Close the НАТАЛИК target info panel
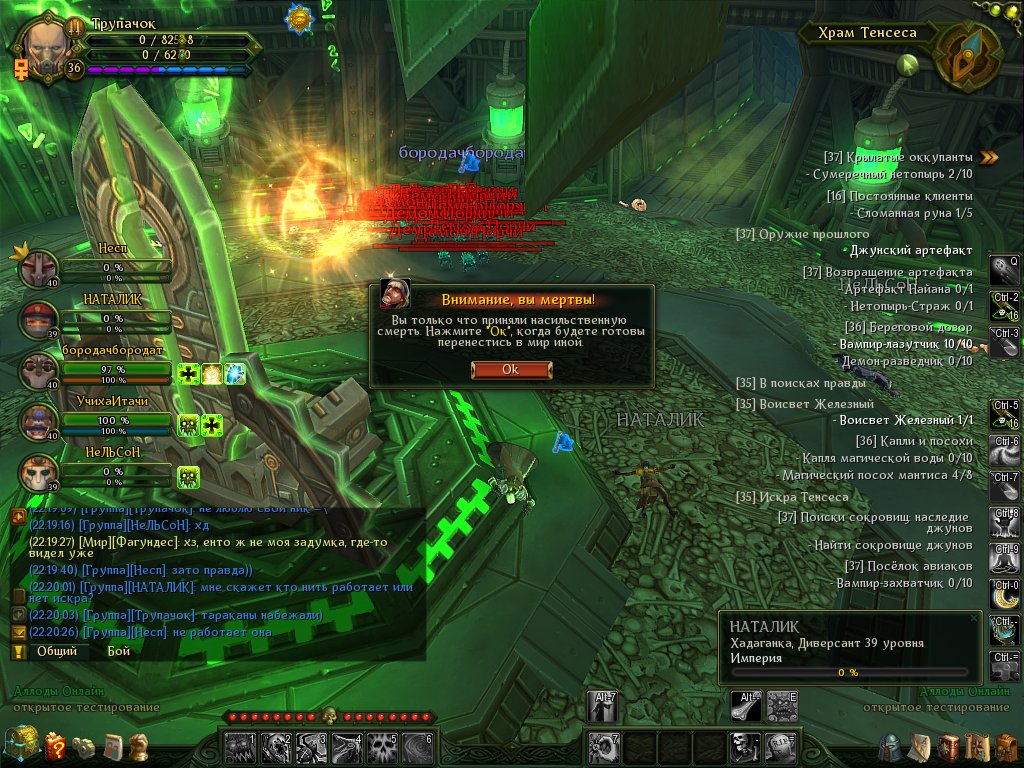The width and height of the screenshot is (1024, 768). (x=975, y=619)
